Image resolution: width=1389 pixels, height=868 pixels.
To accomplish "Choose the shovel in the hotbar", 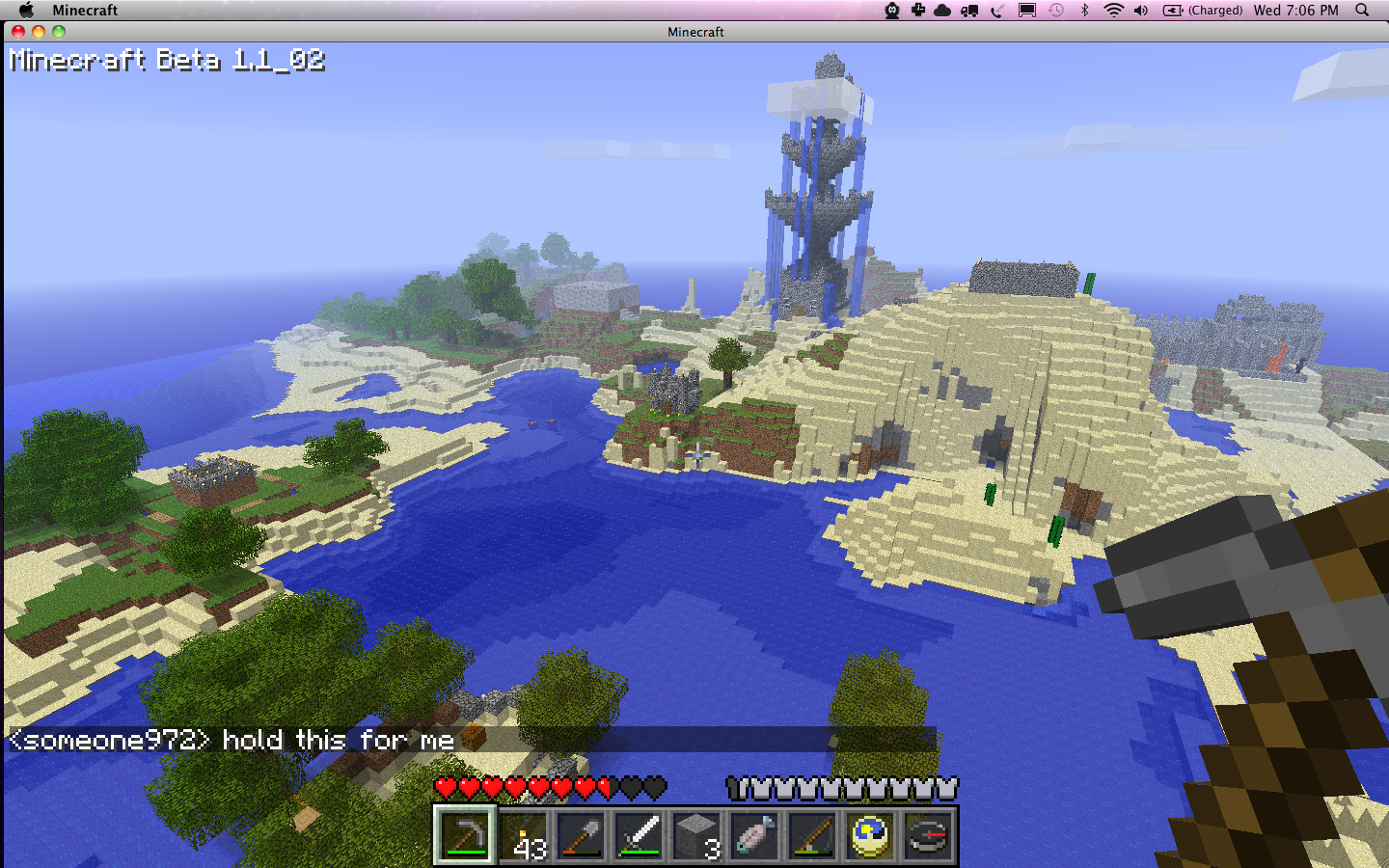I will [x=582, y=835].
